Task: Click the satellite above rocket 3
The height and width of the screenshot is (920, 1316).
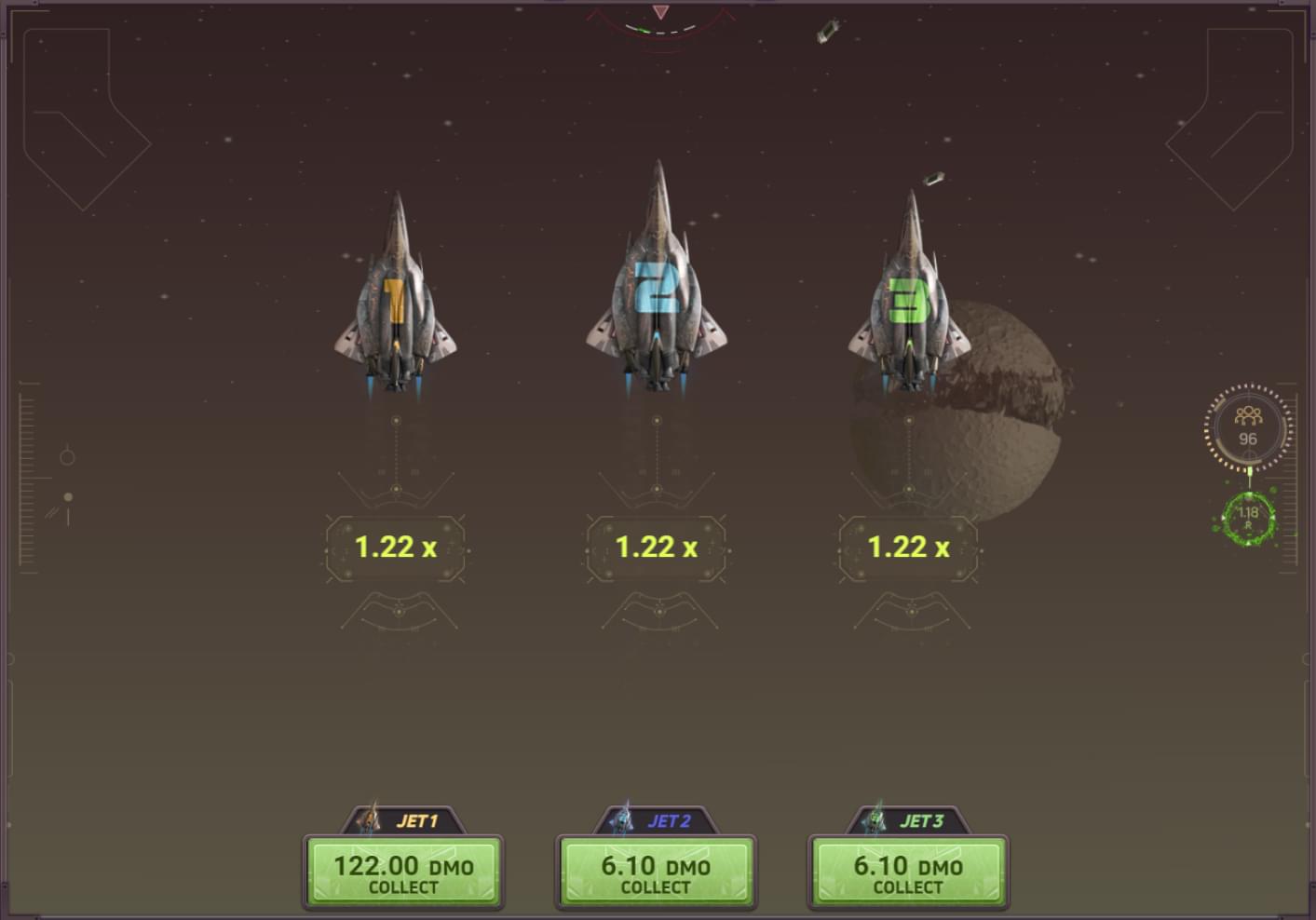Action: point(934,179)
